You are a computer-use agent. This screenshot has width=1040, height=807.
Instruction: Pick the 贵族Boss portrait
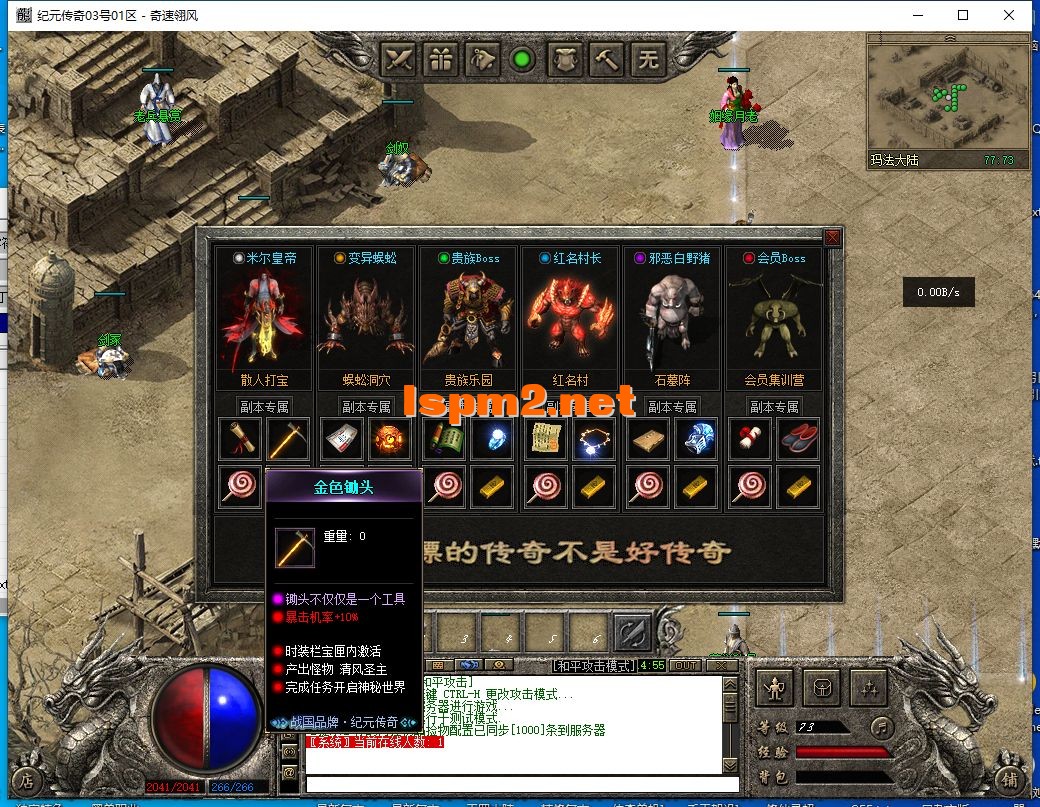[x=468, y=320]
